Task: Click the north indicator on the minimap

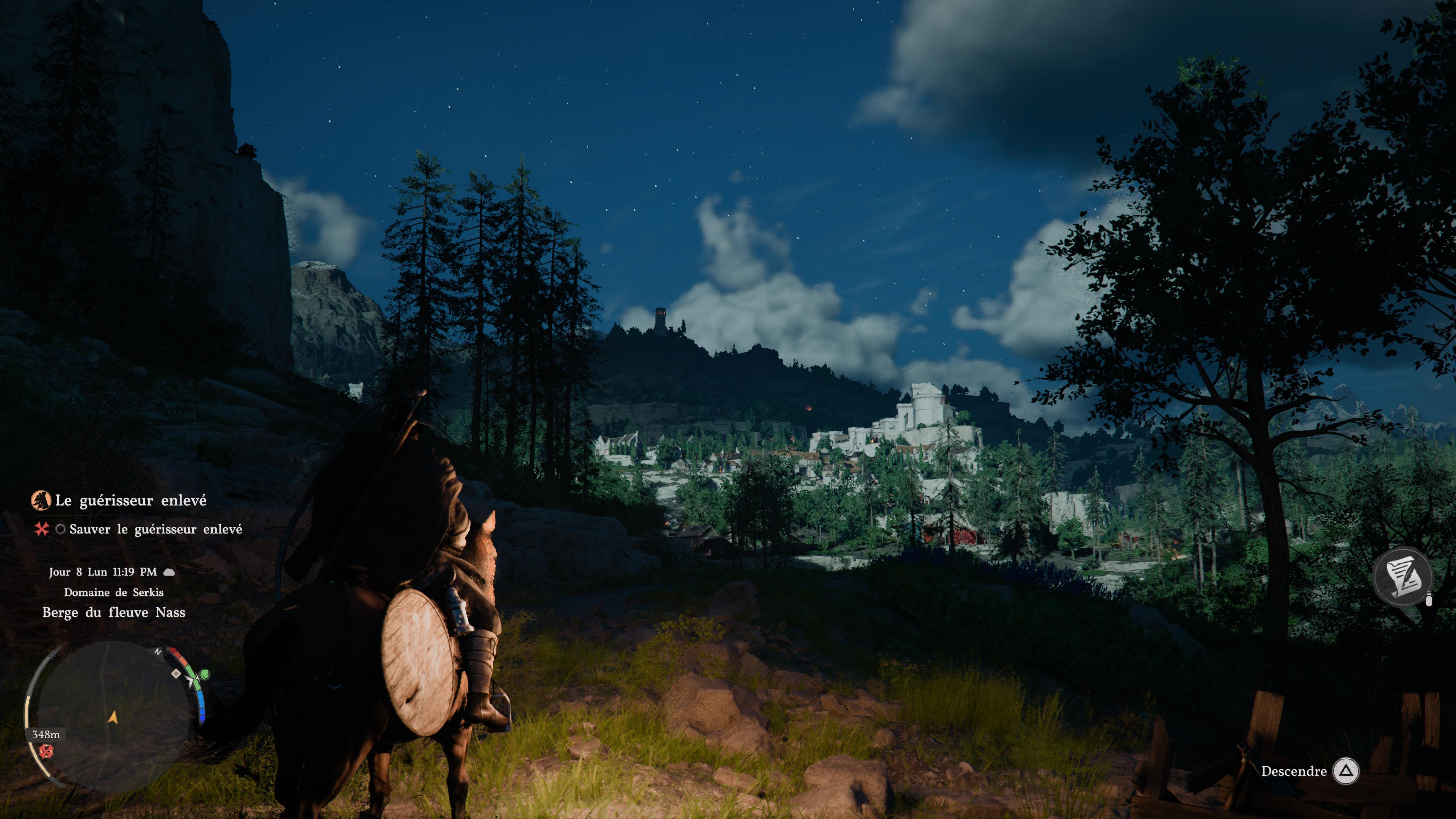Action: coord(158,651)
